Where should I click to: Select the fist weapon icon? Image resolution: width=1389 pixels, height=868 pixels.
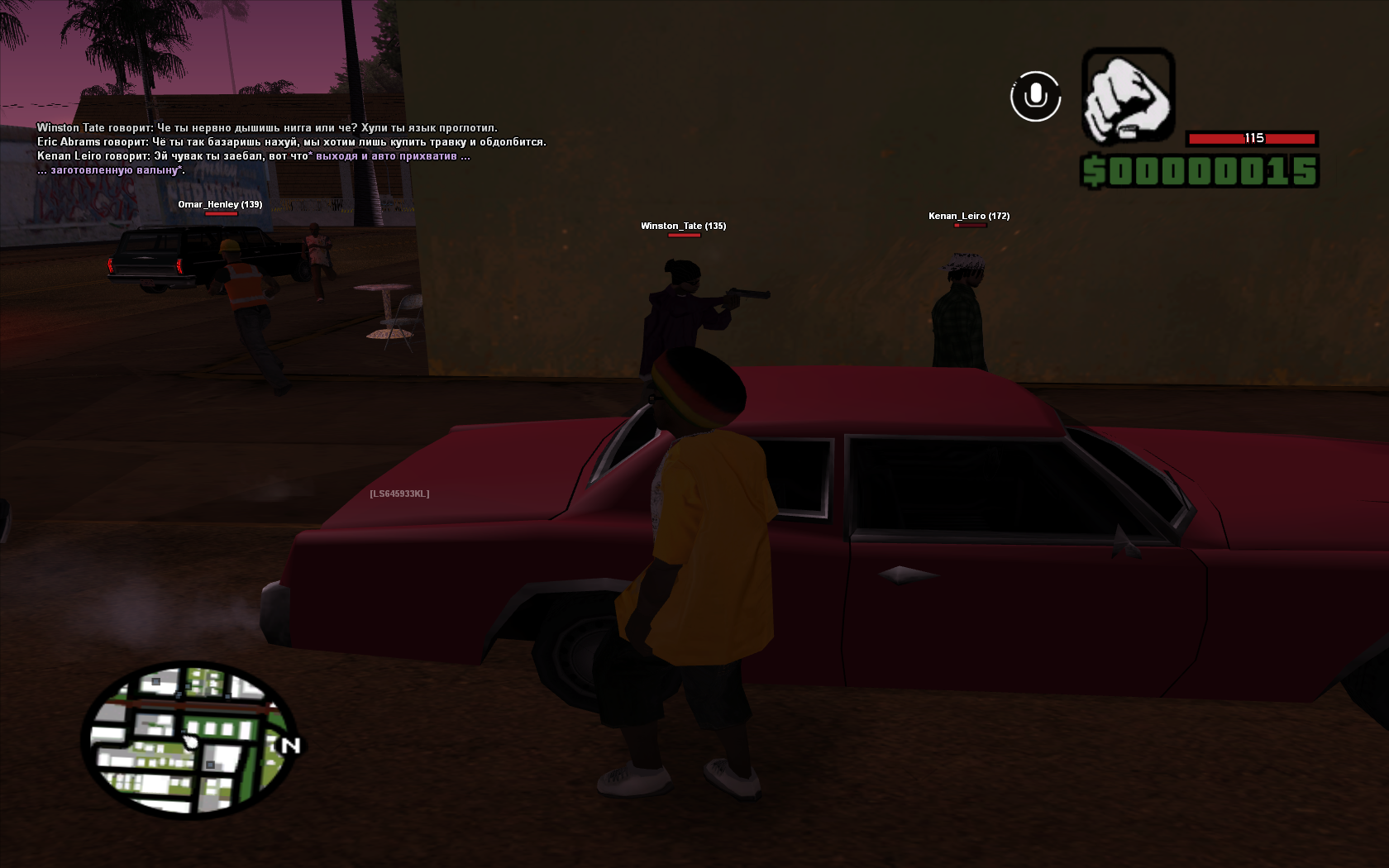(x=1128, y=95)
